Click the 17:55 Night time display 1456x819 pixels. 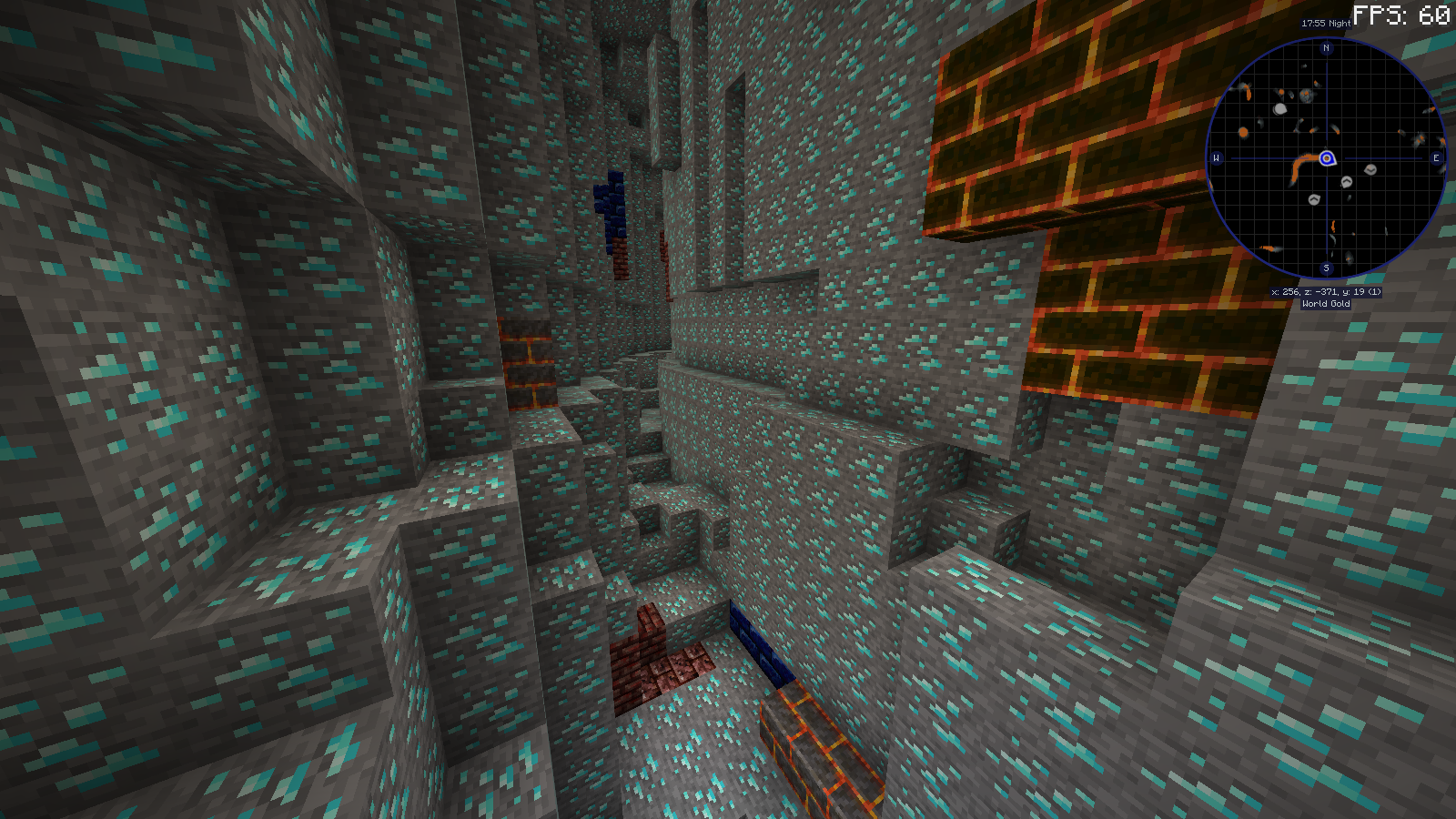(x=1326, y=24)
